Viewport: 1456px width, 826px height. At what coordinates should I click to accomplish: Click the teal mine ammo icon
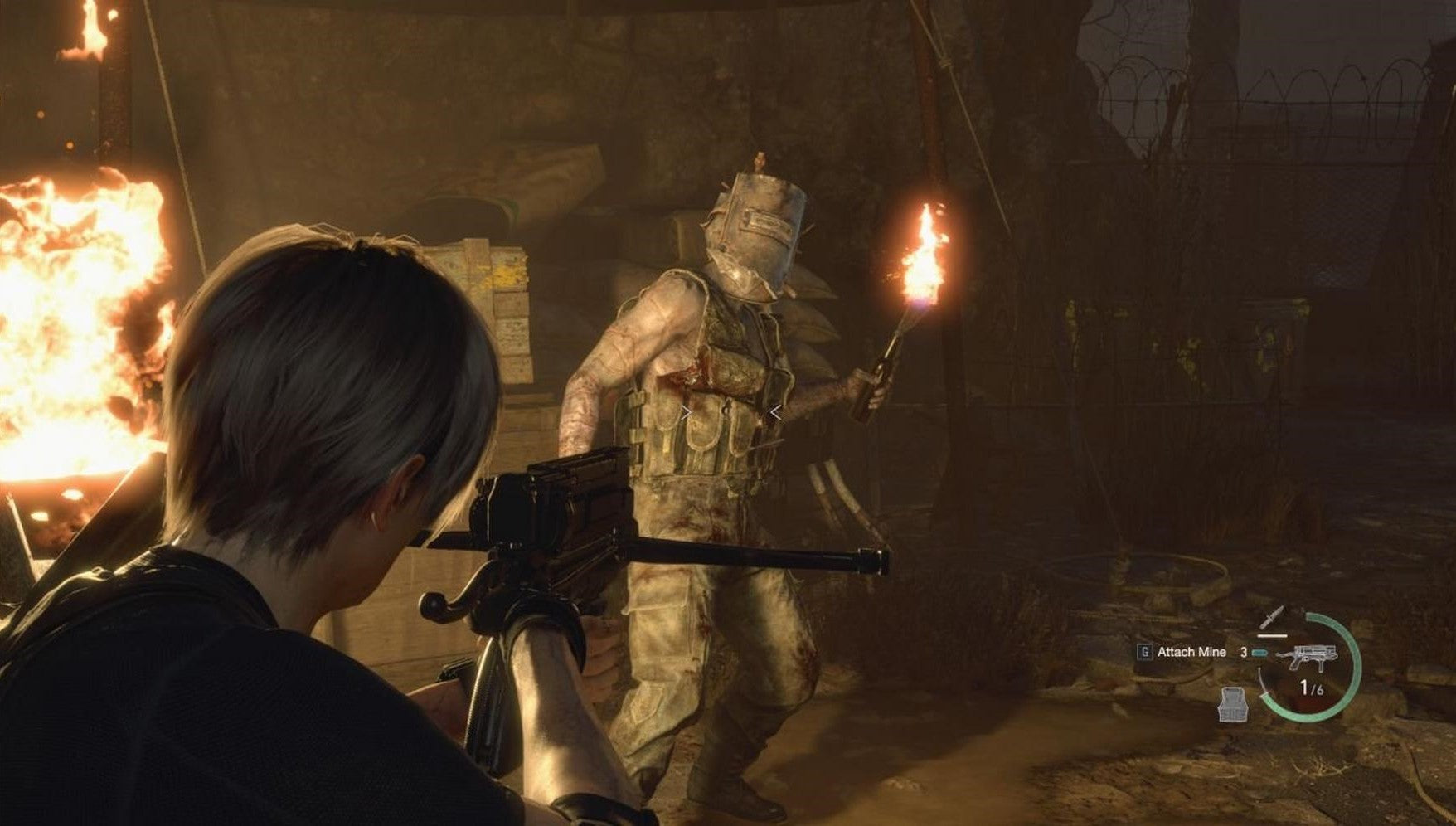tap(1260, 653)
